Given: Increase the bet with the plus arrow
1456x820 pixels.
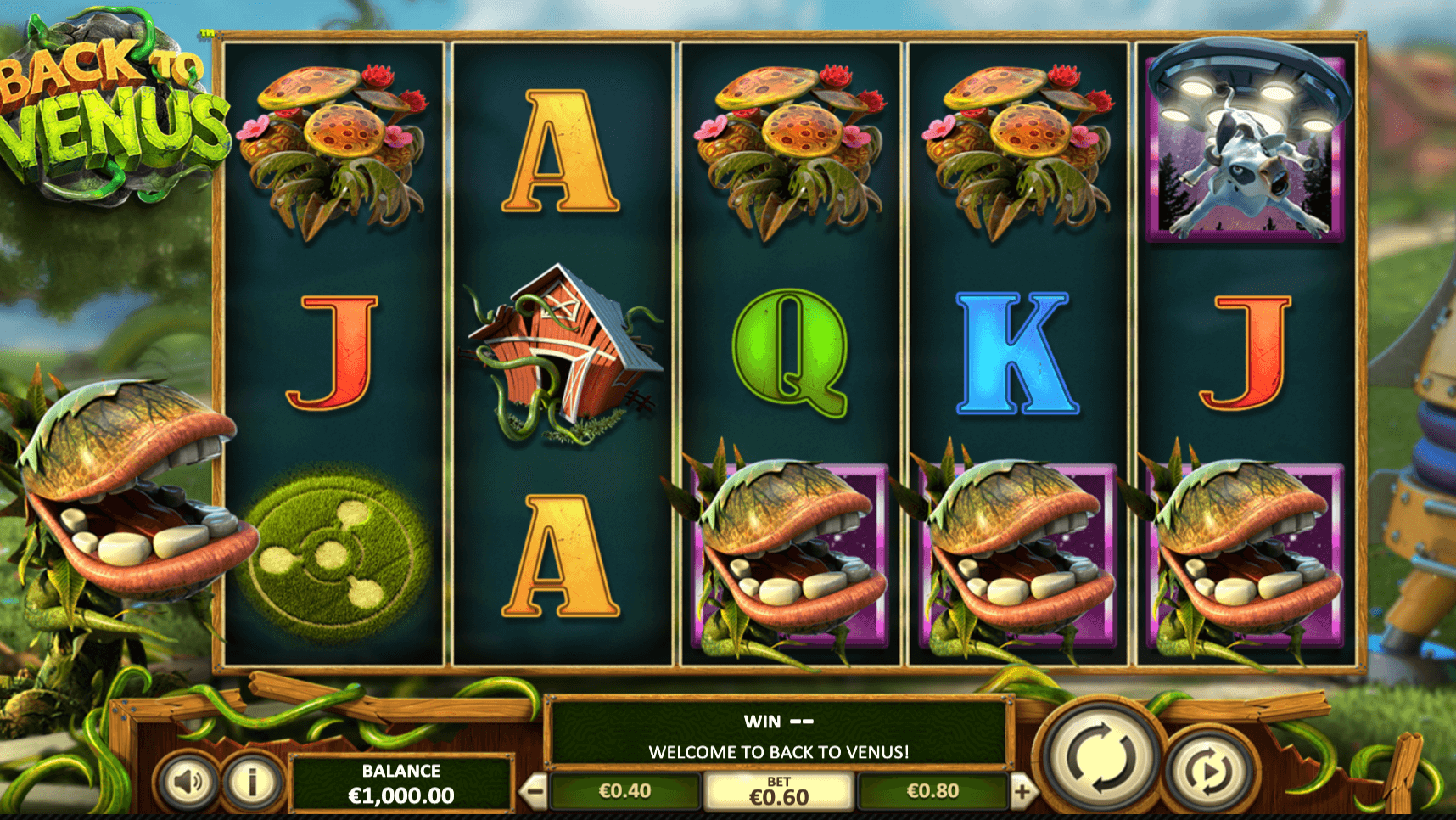Looking at the screenshot, I should pyautogui.click(x=1022, y=792).
